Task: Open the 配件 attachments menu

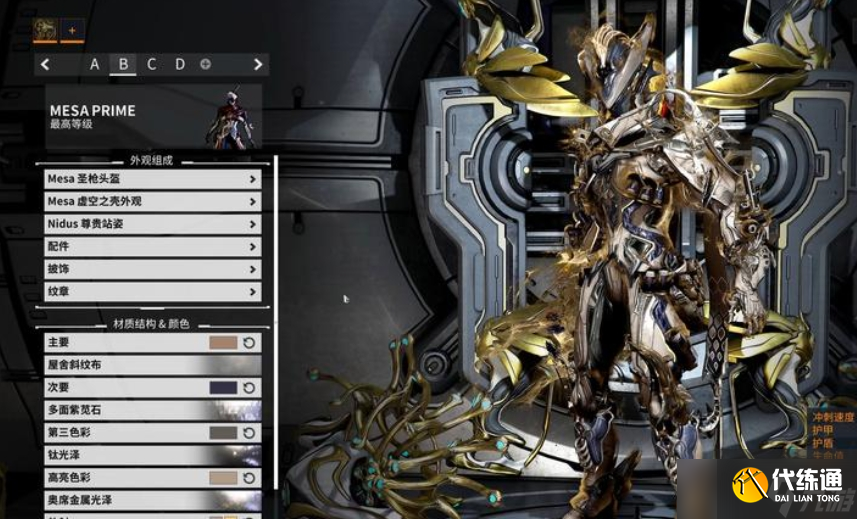Action: point(152,246)
